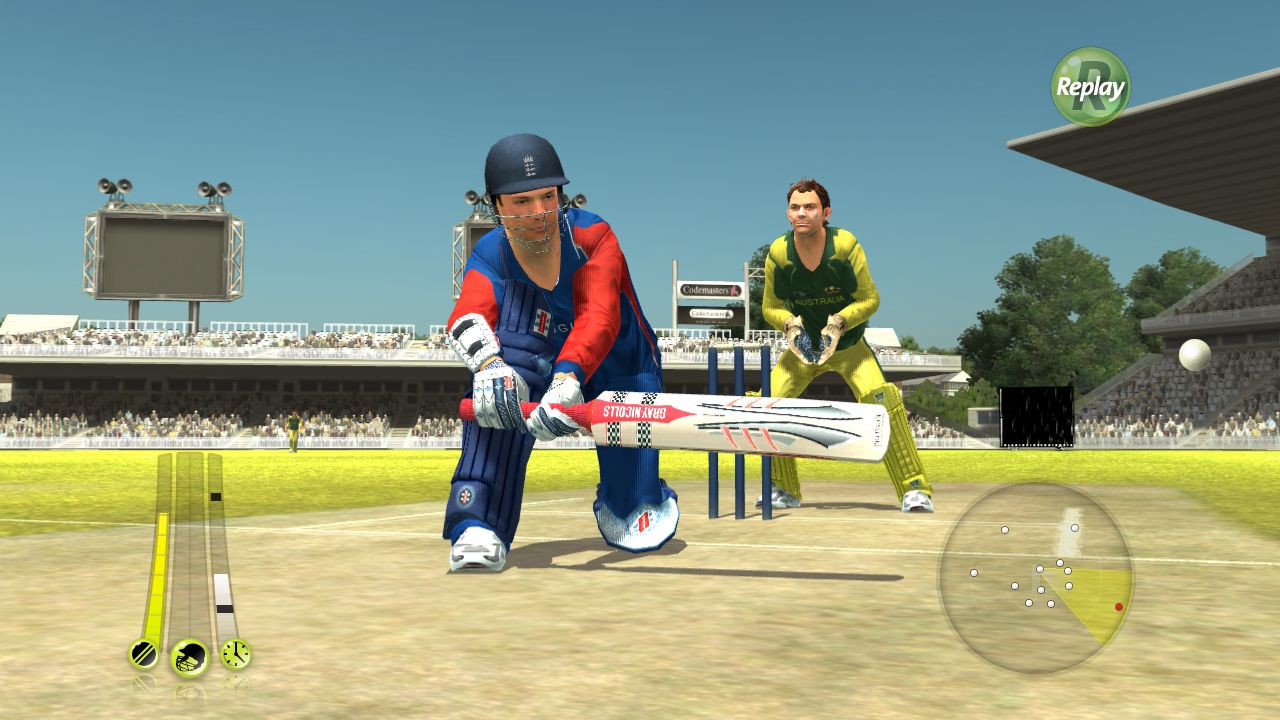Click the ball seam delivery icon

(143, 655)
